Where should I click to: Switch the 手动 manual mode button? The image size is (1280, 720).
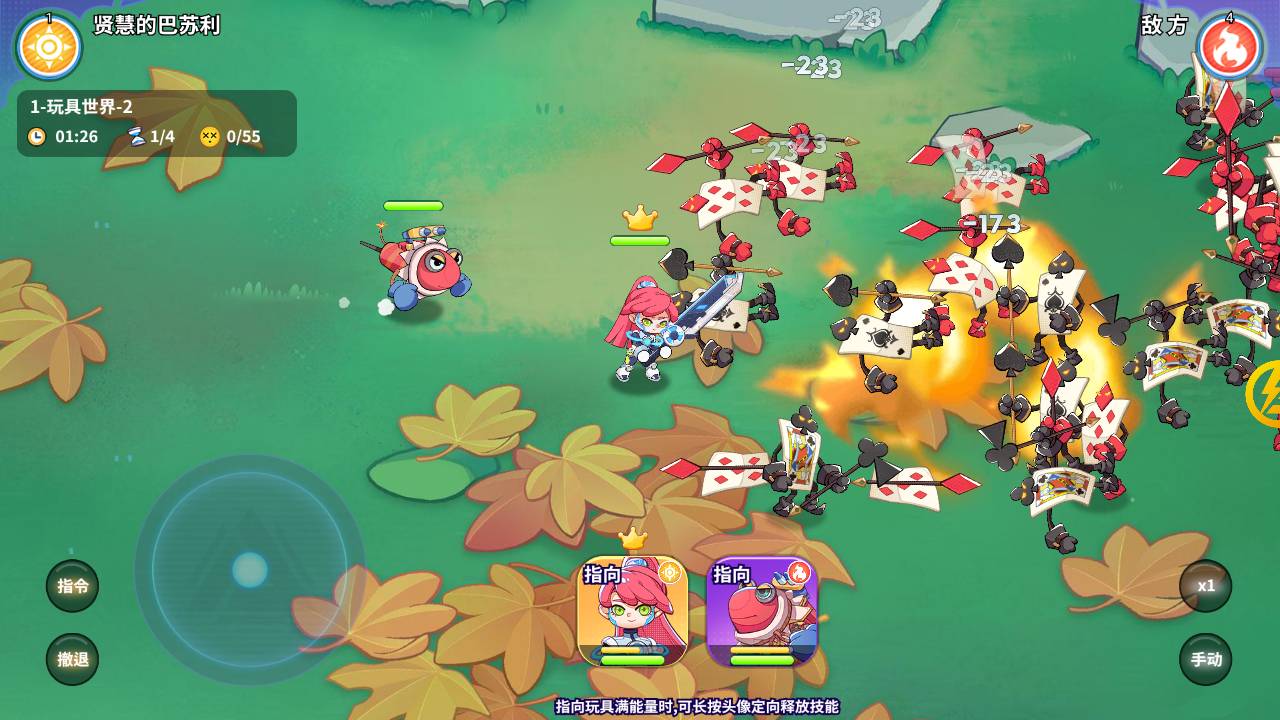tap(1205, 660)
